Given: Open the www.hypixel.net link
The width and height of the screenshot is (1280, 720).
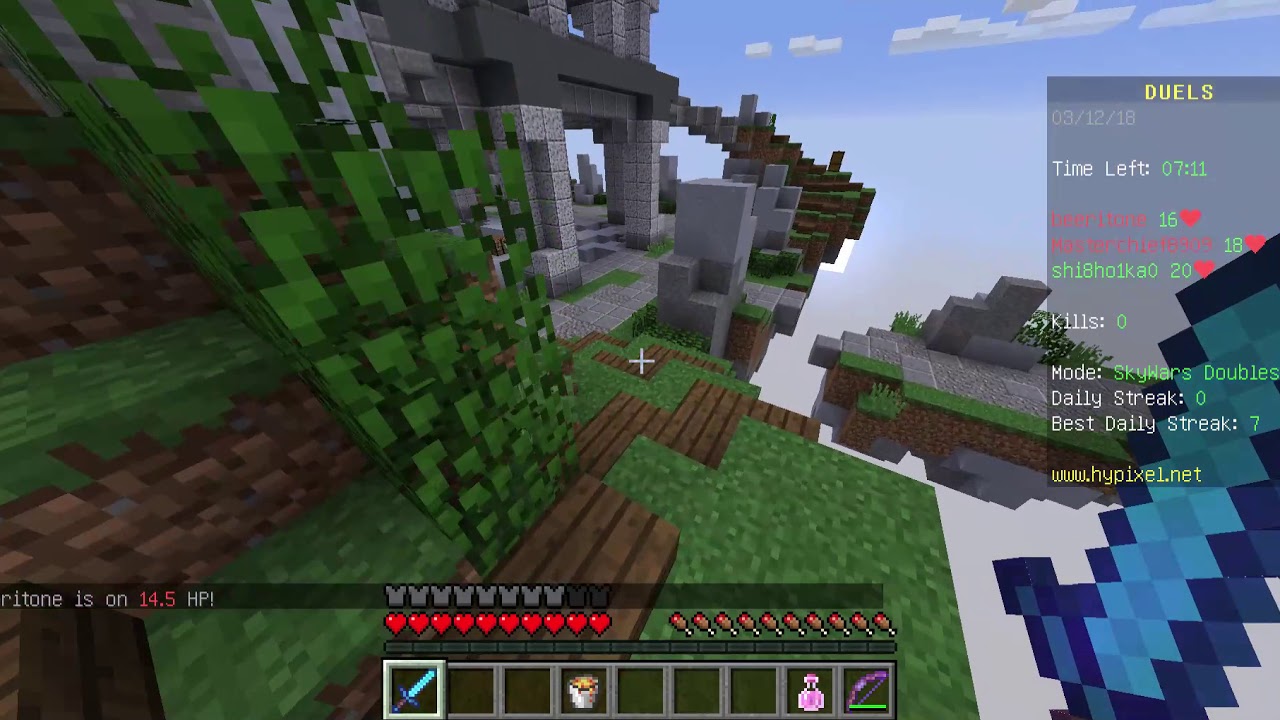Looking at the screenshot, I should (1125, 475).
